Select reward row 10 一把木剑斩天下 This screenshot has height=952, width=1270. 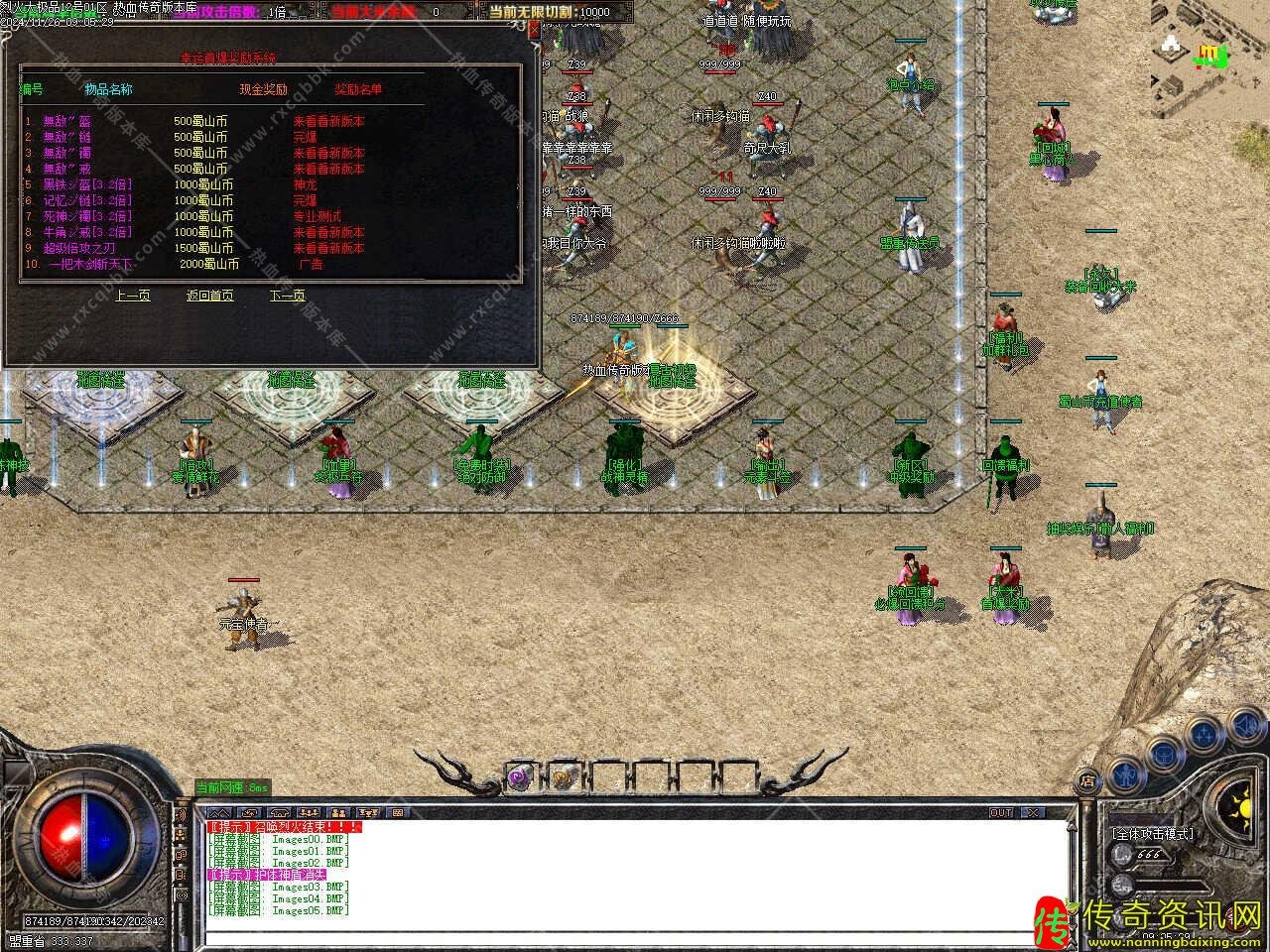pos(90,264)
